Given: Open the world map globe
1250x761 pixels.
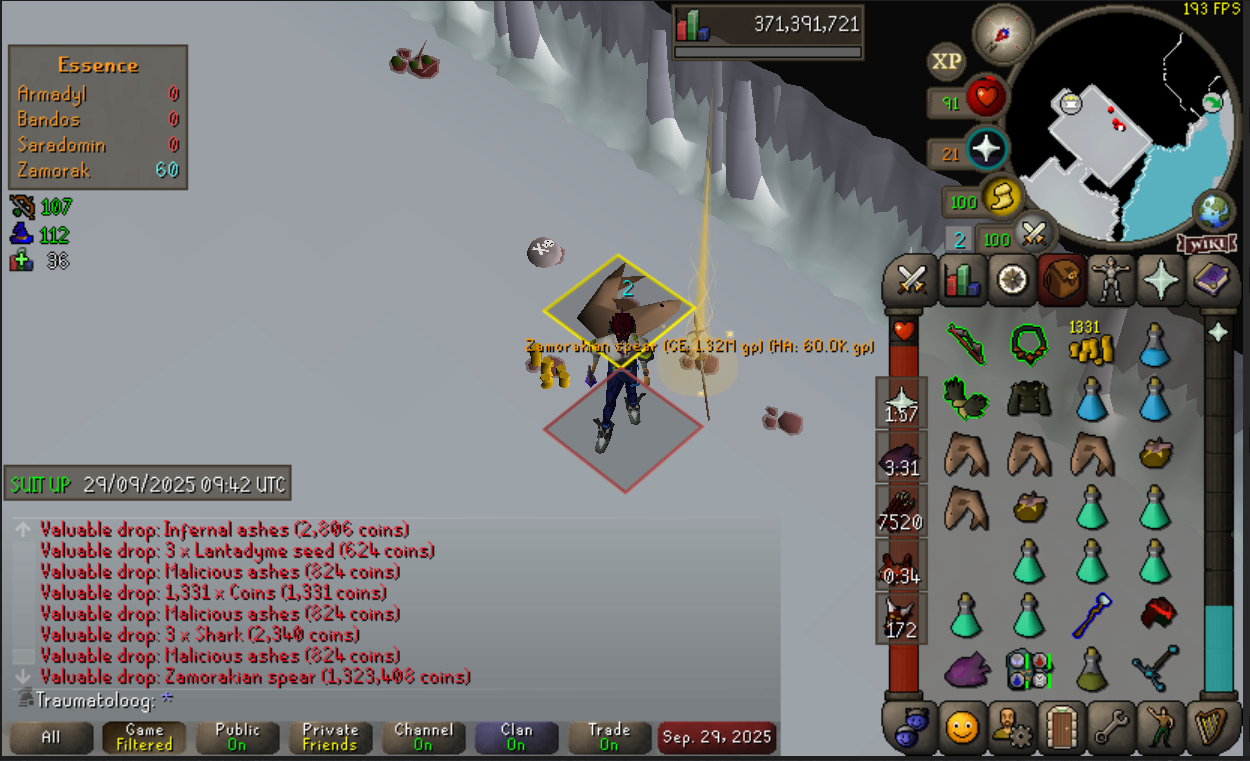Looking at the screenshot, I should 1213,211.
